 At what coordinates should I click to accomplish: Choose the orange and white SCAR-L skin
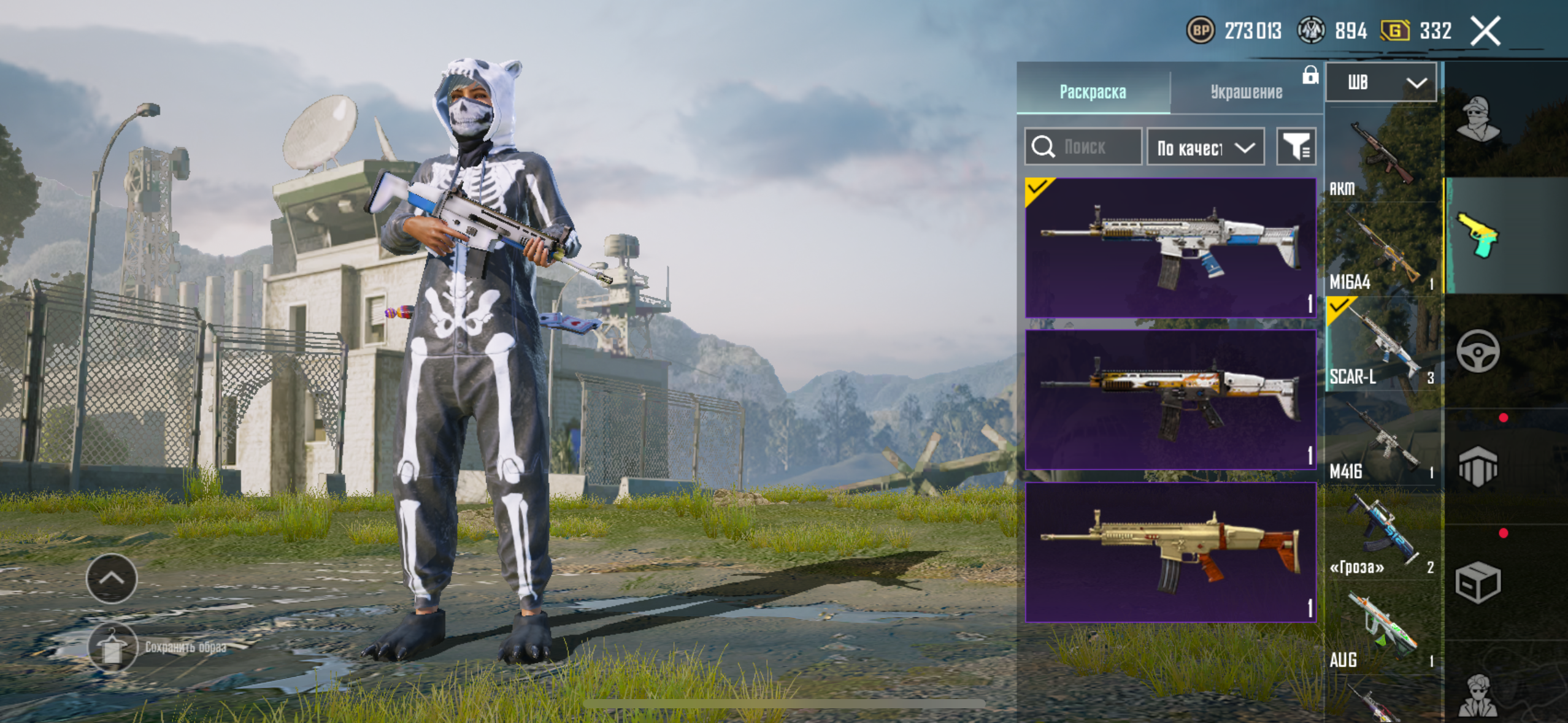pos(1170,400)
